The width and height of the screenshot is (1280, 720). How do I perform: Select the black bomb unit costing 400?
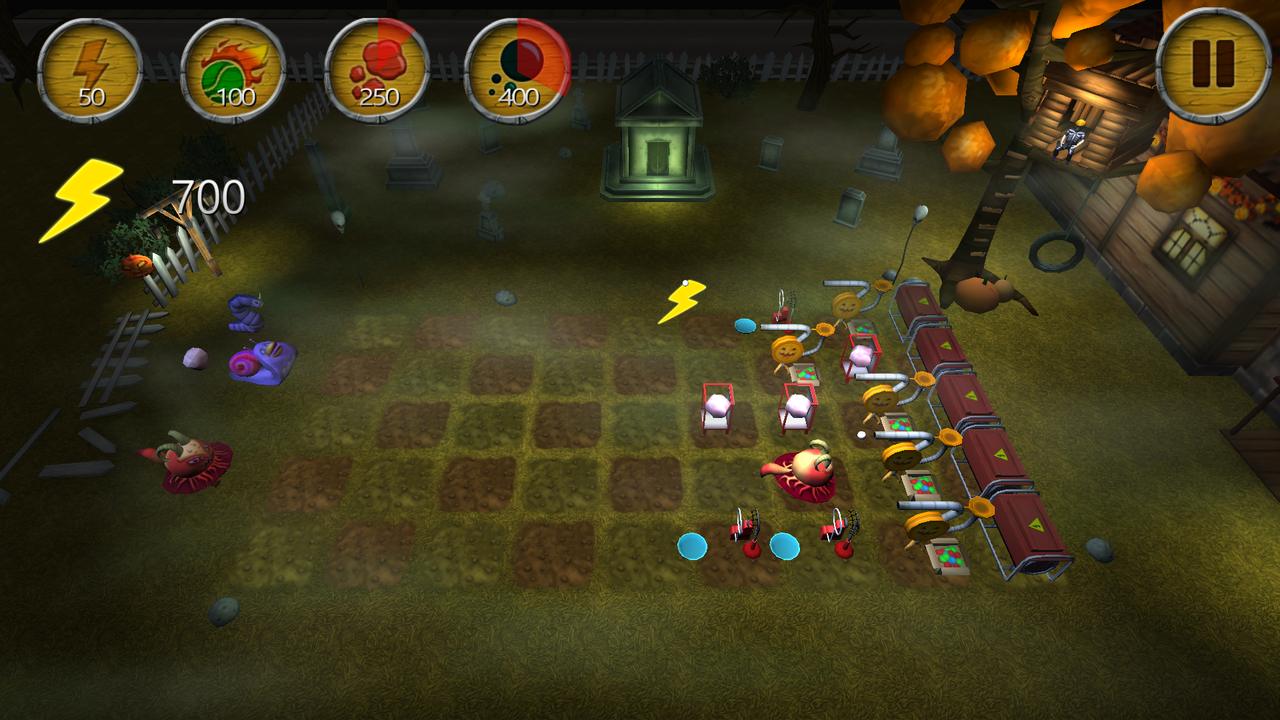[x=518, y=70]
